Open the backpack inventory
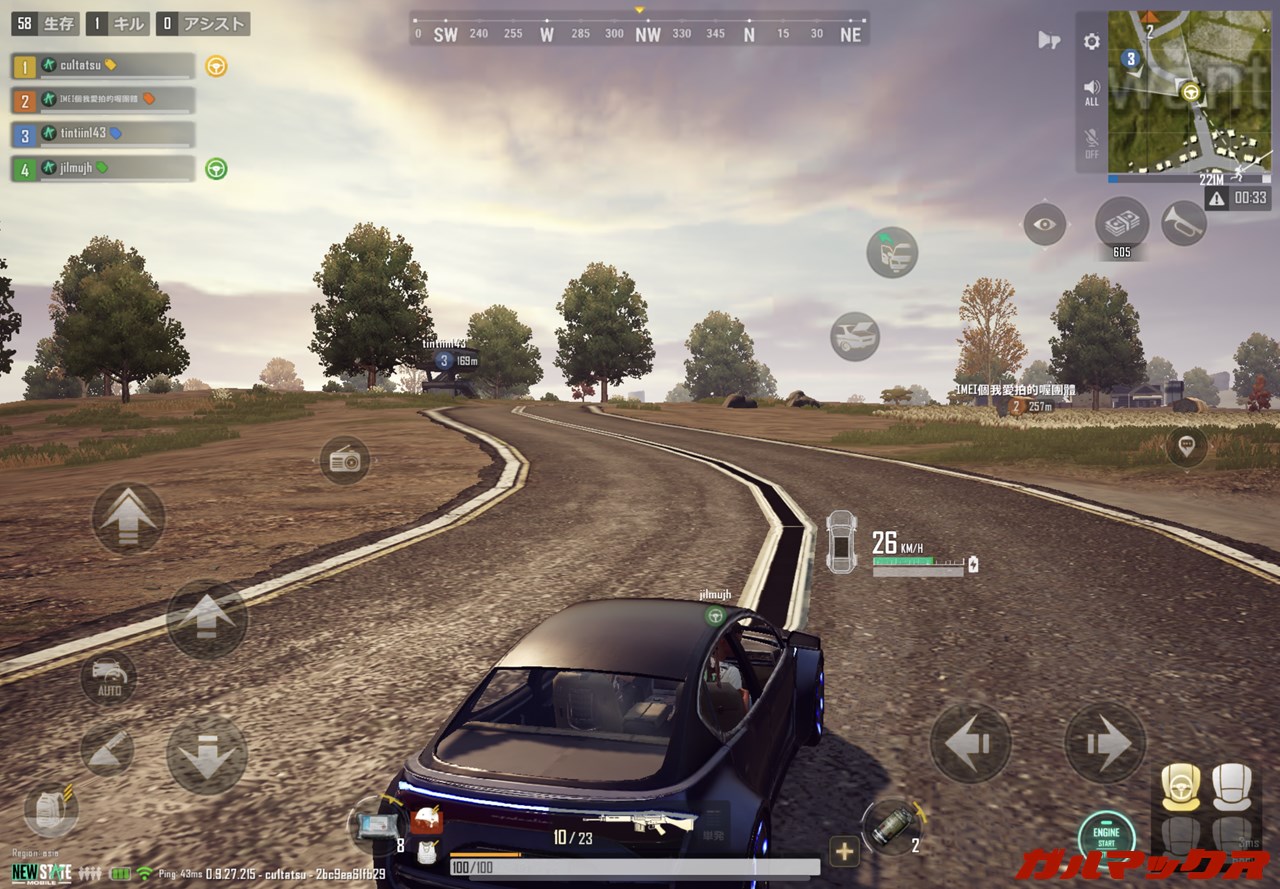Screen dimensions: 1280x889 point(49,810)
